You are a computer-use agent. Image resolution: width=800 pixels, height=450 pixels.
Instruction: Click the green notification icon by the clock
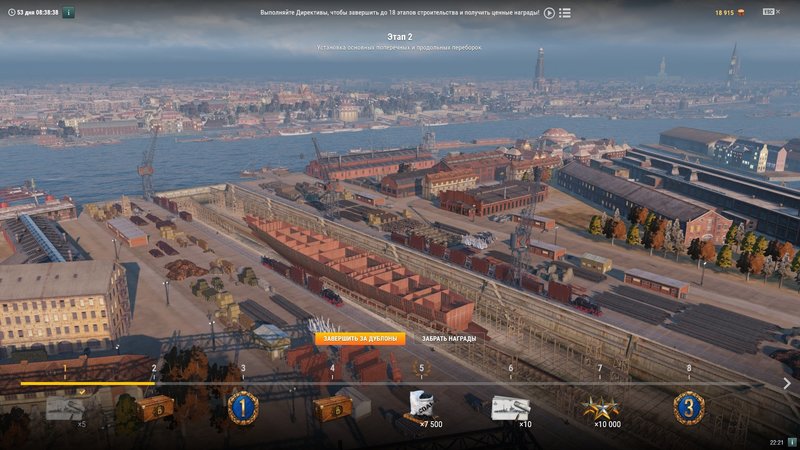click(x=791, y=441)
